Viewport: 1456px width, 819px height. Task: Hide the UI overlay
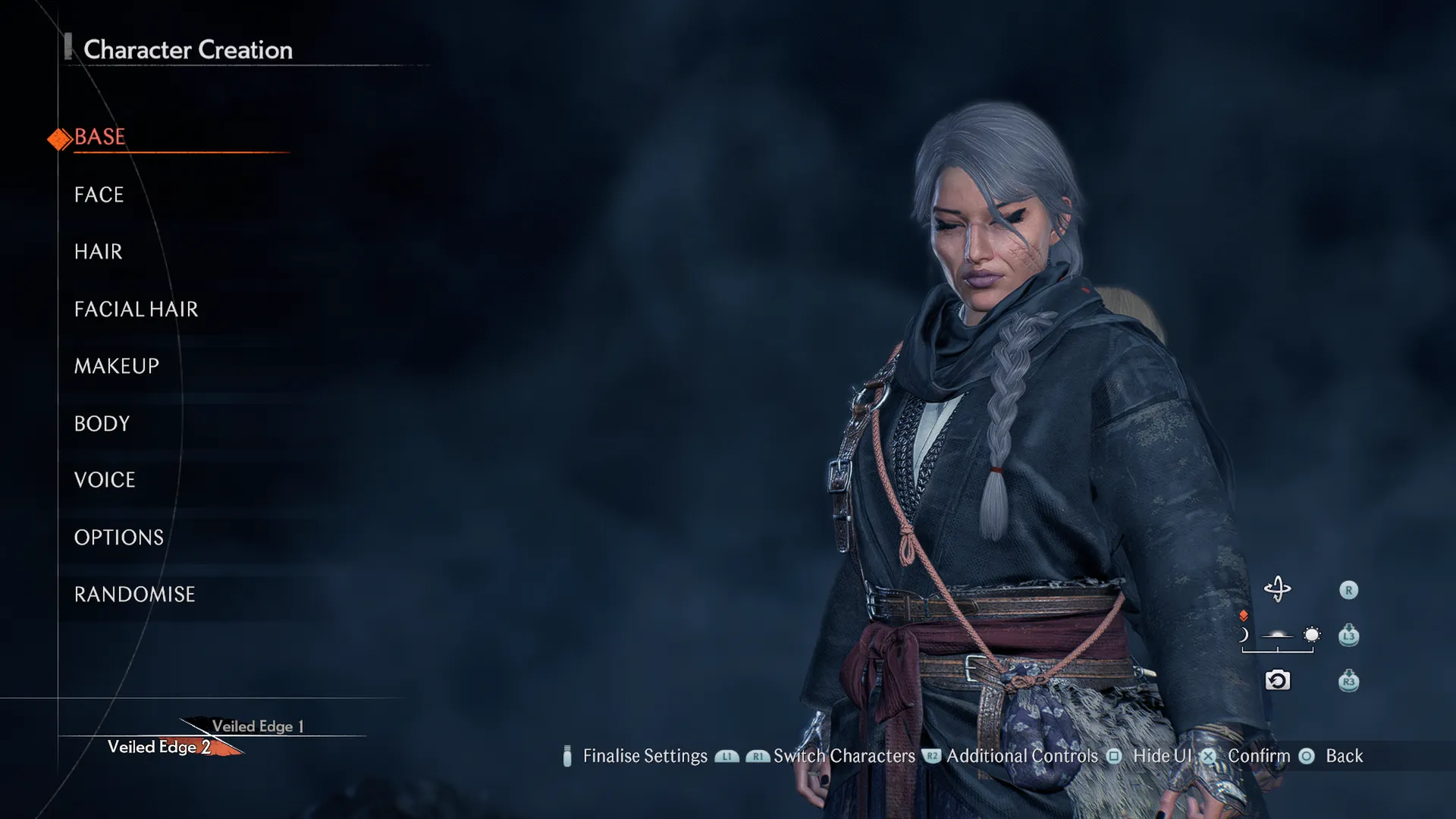coord(1162,756)
